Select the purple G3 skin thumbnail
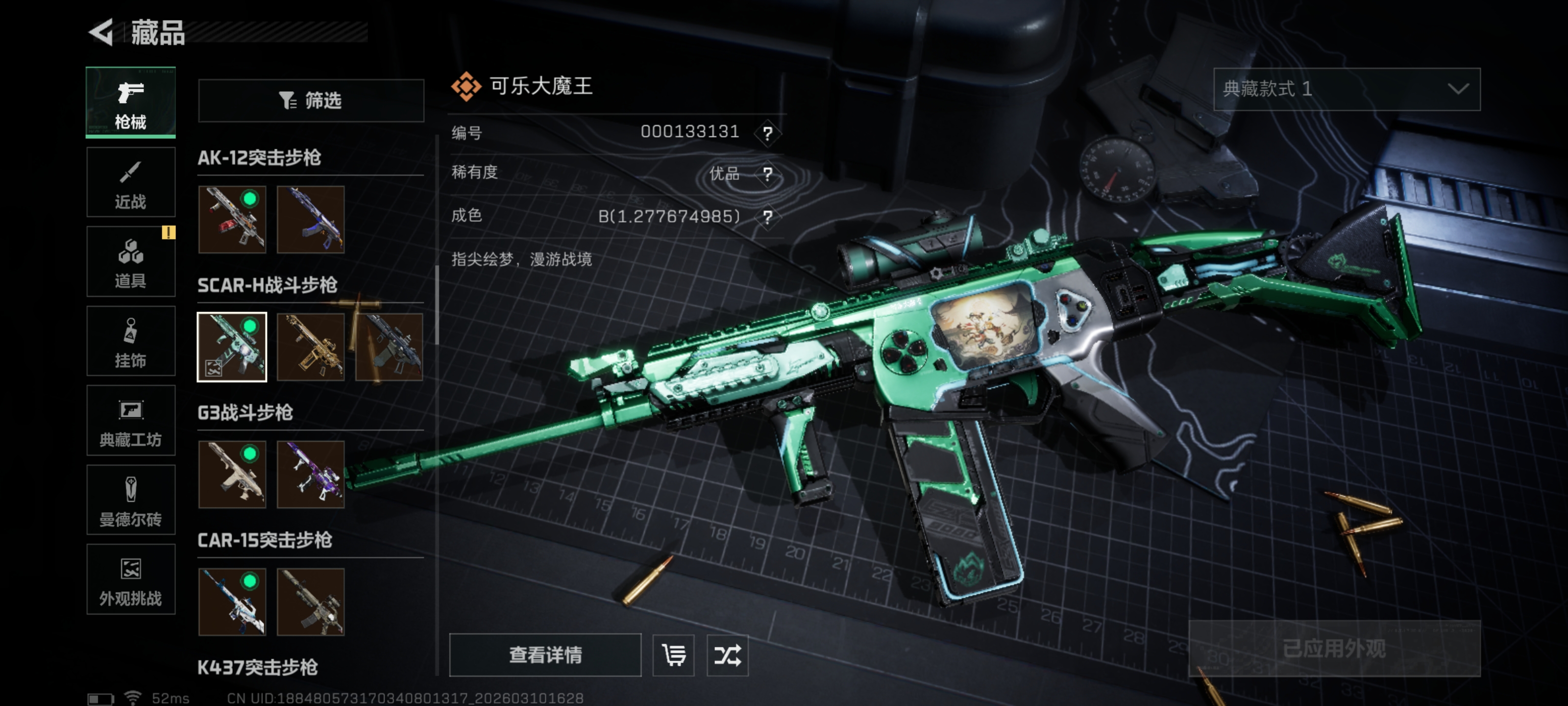The width and height of the screenshot is (1568, 706). point(311,475)
